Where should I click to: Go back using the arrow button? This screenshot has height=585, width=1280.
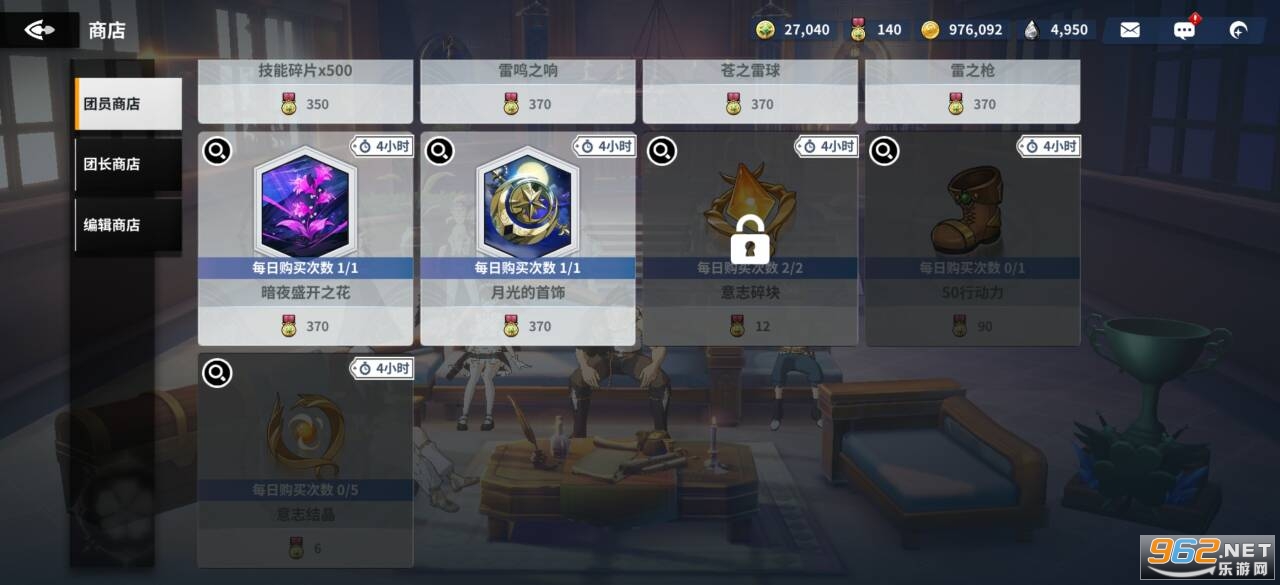coord(40,30)
